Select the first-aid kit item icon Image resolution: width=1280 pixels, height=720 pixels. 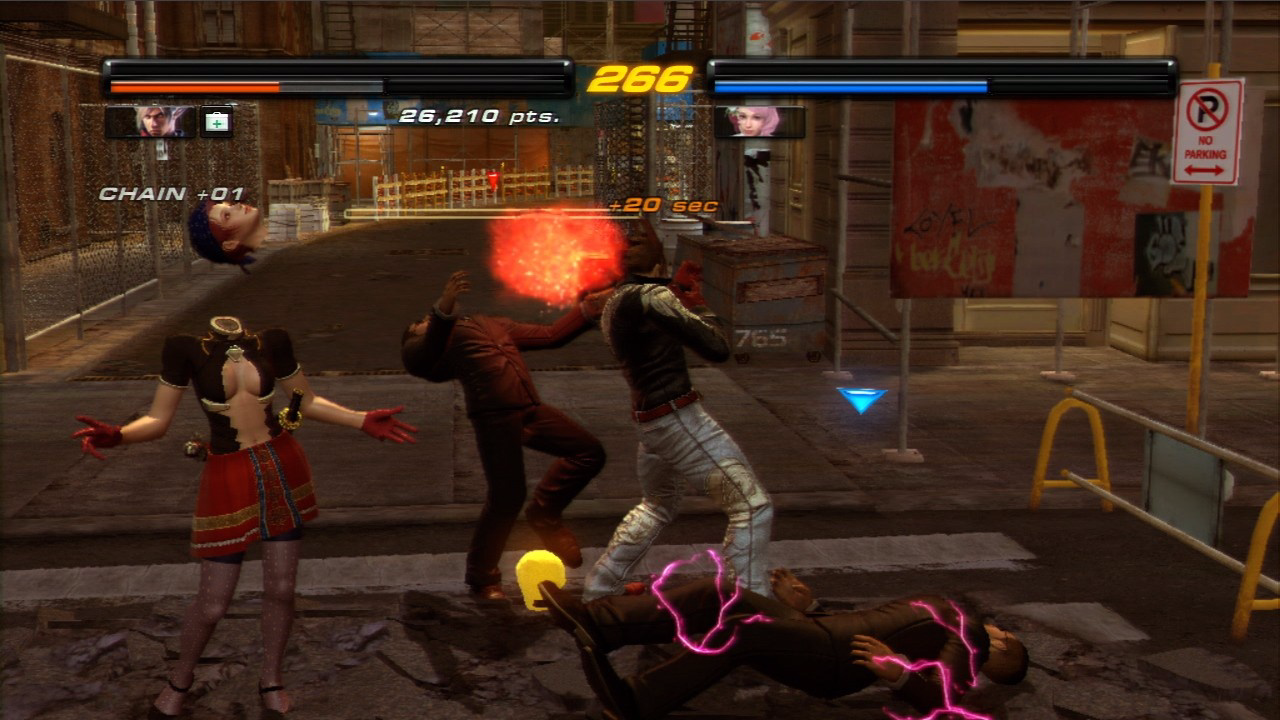(x=216, y=121)
